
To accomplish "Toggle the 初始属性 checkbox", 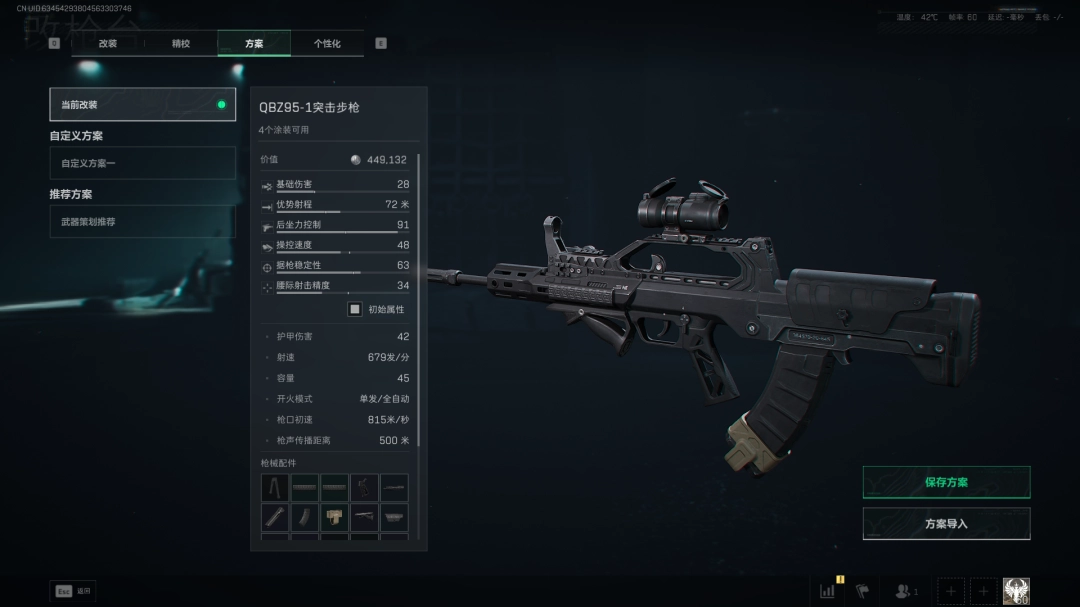I will tap(354, 309).
